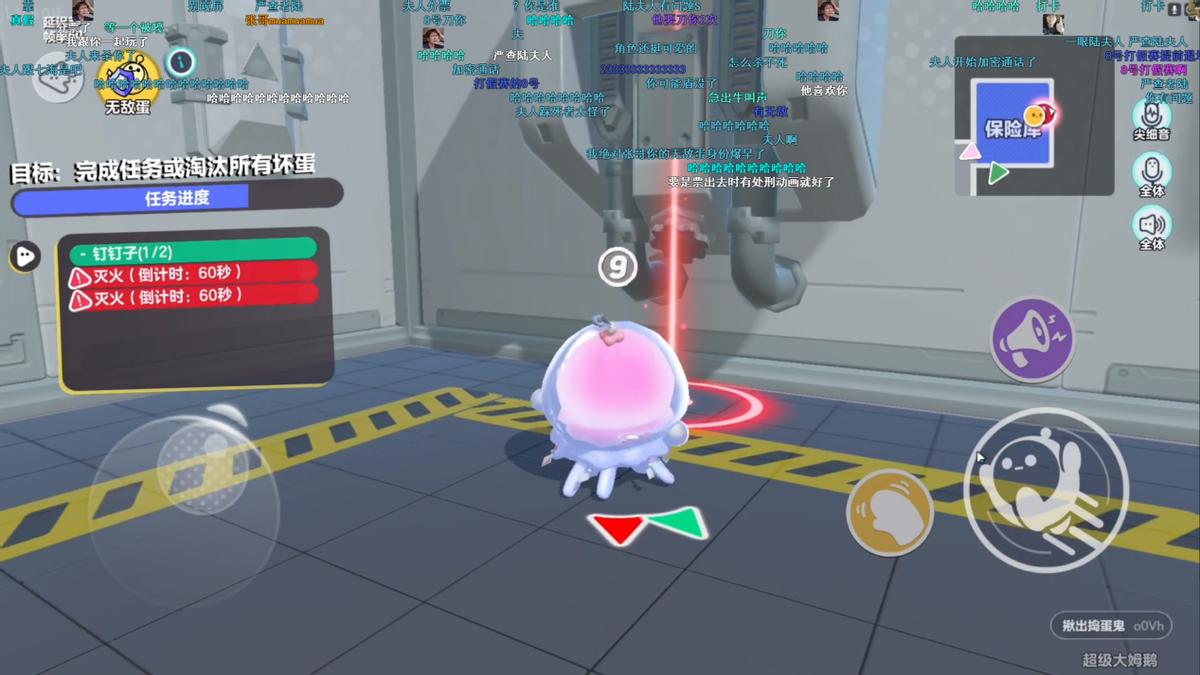Select the 钉钉子 (1/2) task entry
Screen dimensions: 1200x675
click(x=192, y=250)
